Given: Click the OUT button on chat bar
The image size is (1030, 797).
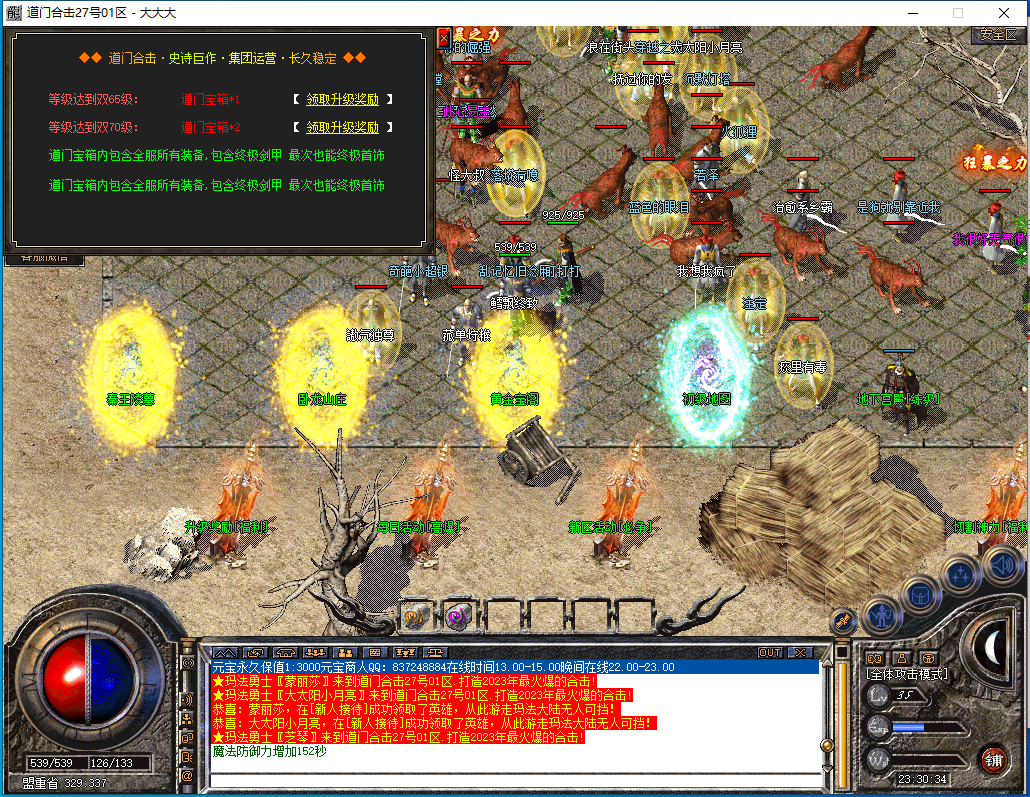Looking at the screenshot, I should 769,652.
